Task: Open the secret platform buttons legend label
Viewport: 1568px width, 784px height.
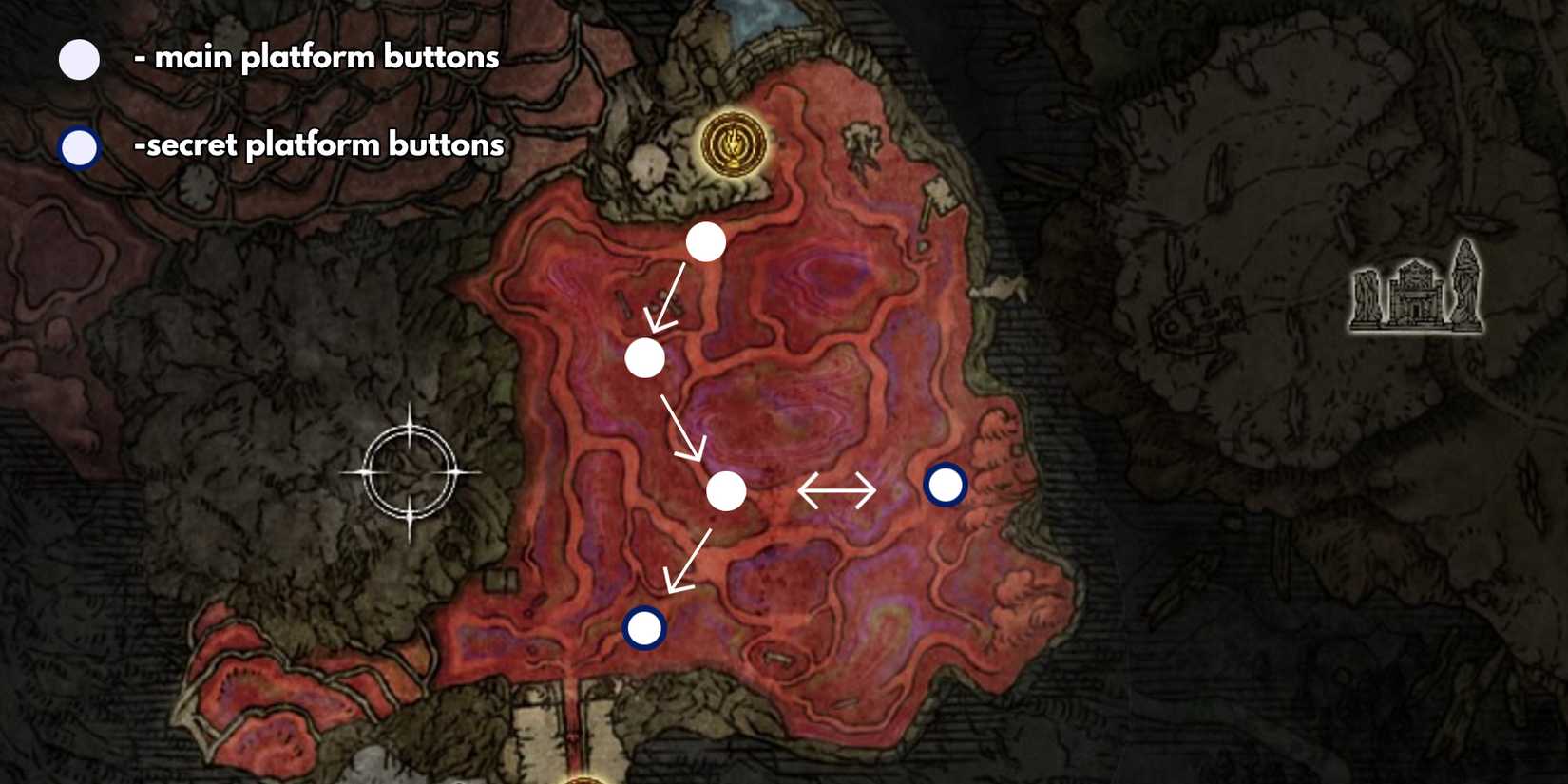Action: click(x=318, y=144)
